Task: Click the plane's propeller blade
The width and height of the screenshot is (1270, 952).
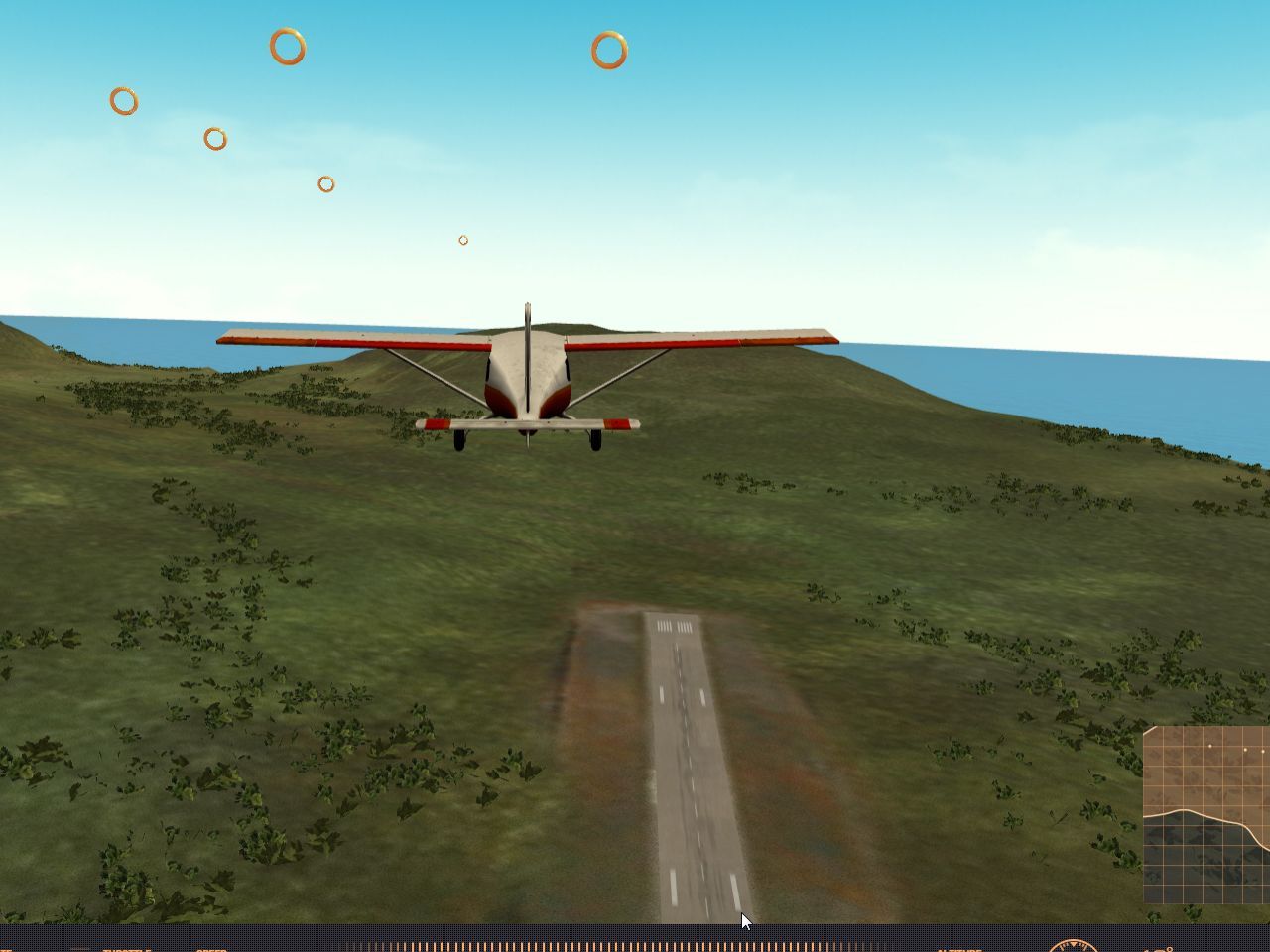Action: (x=524, y=317)
